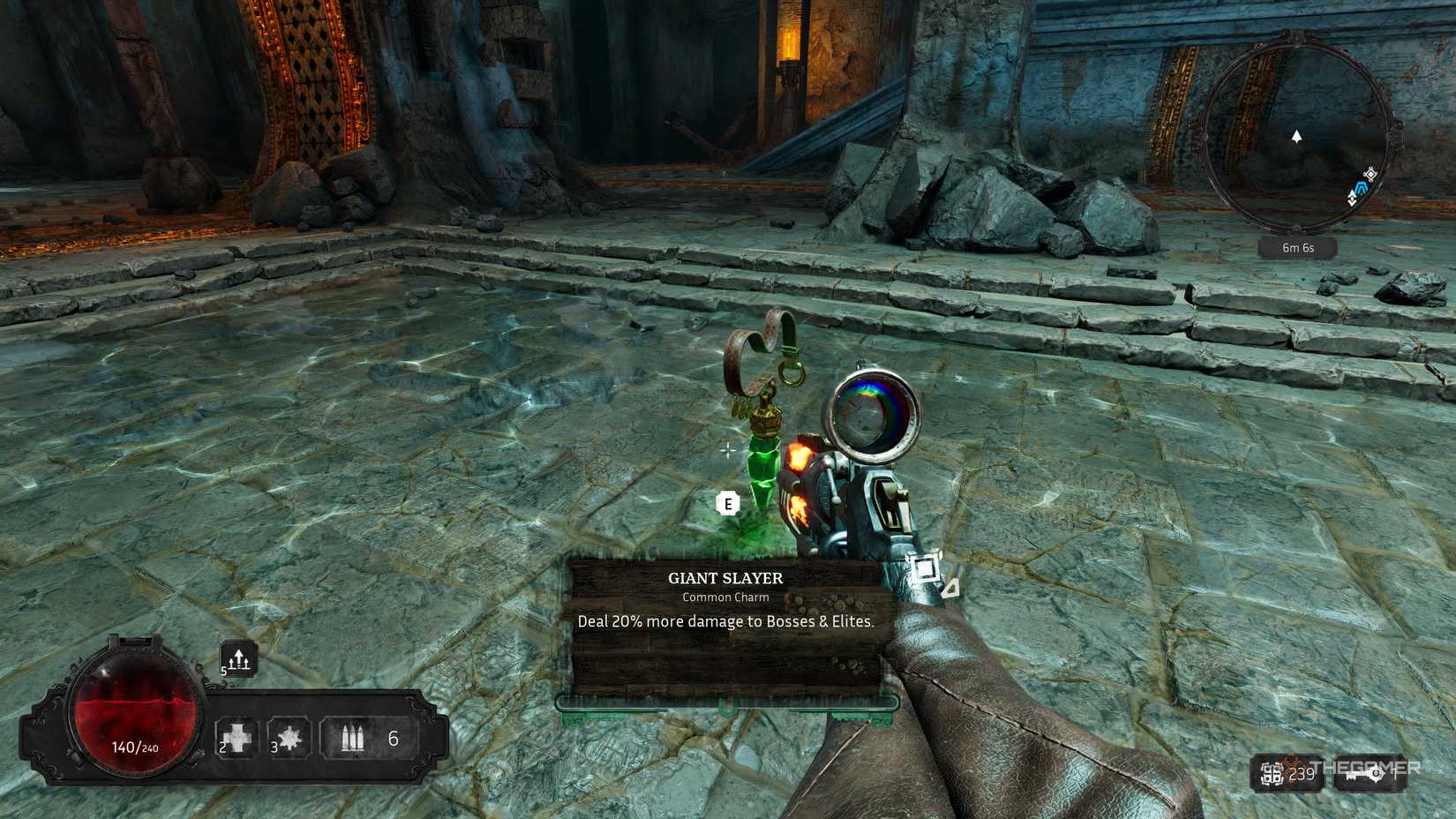Select the triple-arrow upgrade icon

tap(239, 659)
